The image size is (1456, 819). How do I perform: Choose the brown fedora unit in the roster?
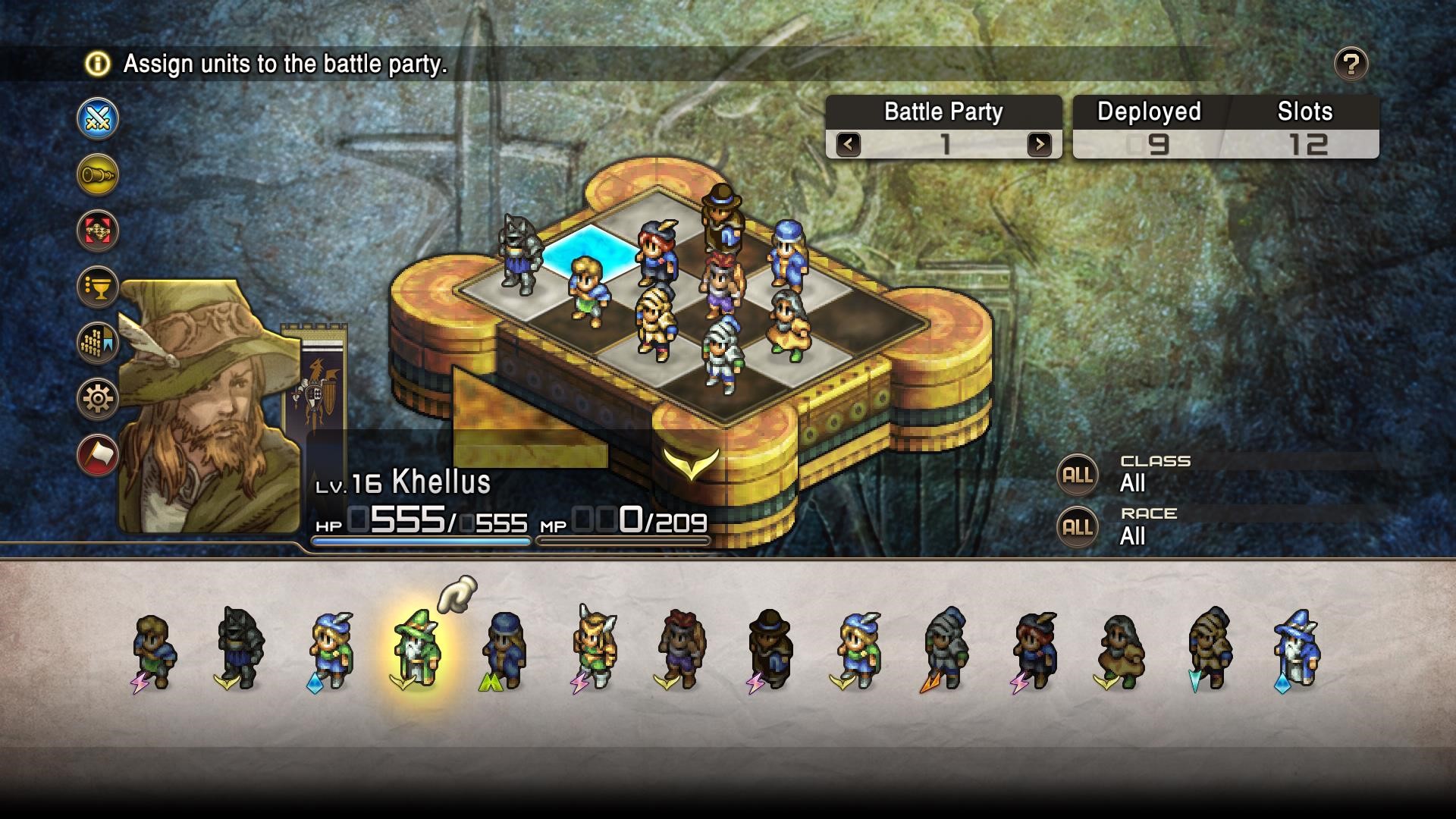[769, 649]
